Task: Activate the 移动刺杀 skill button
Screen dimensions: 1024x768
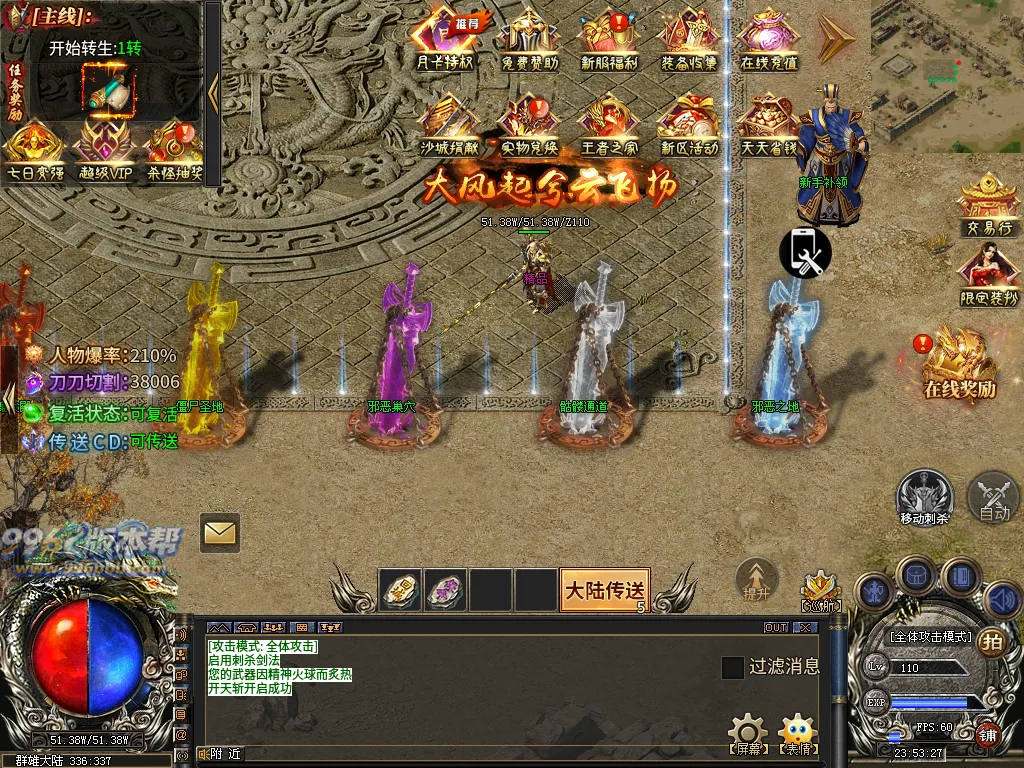Action: click(924, 496)
